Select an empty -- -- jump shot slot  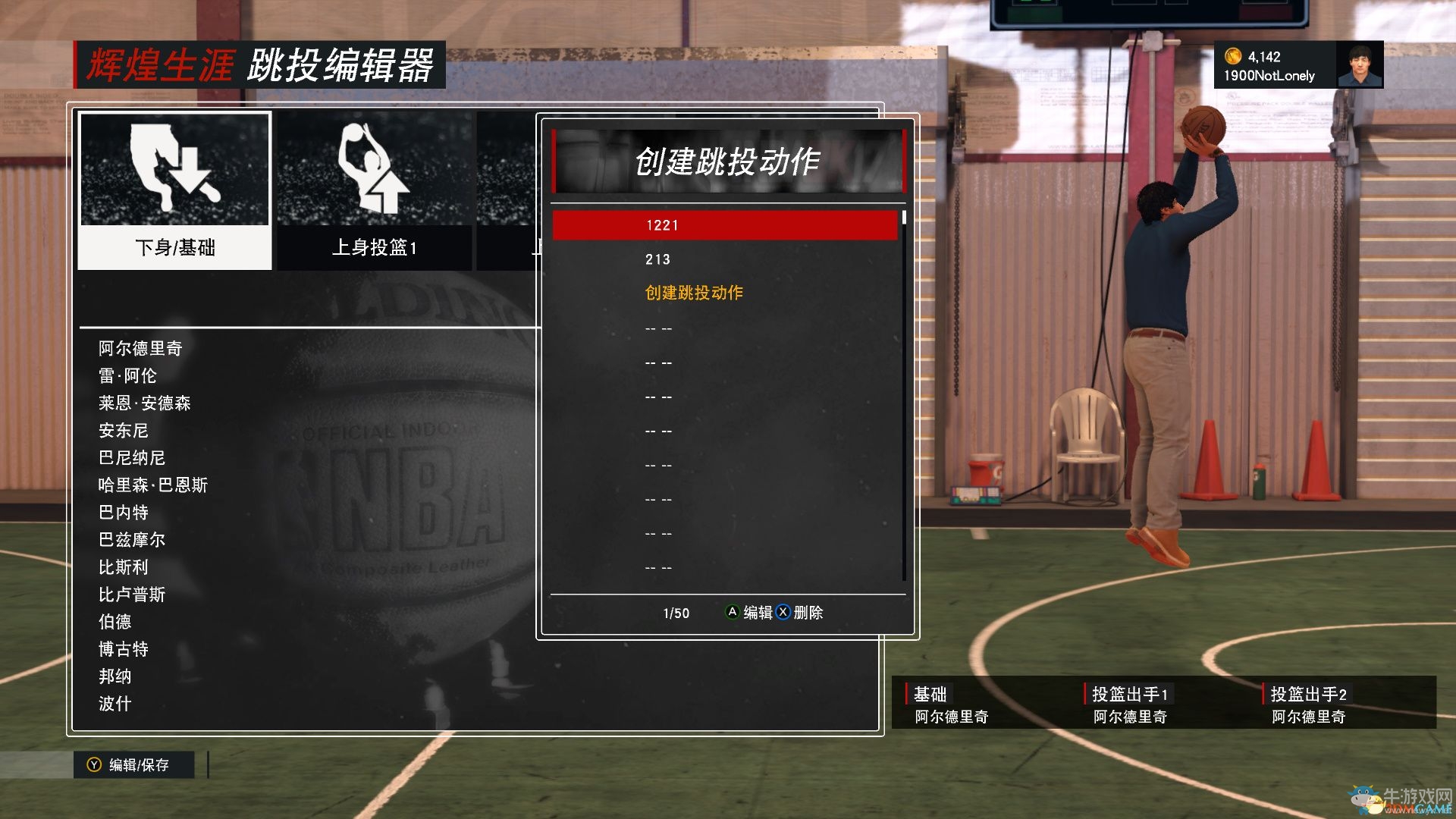(659, 328)
